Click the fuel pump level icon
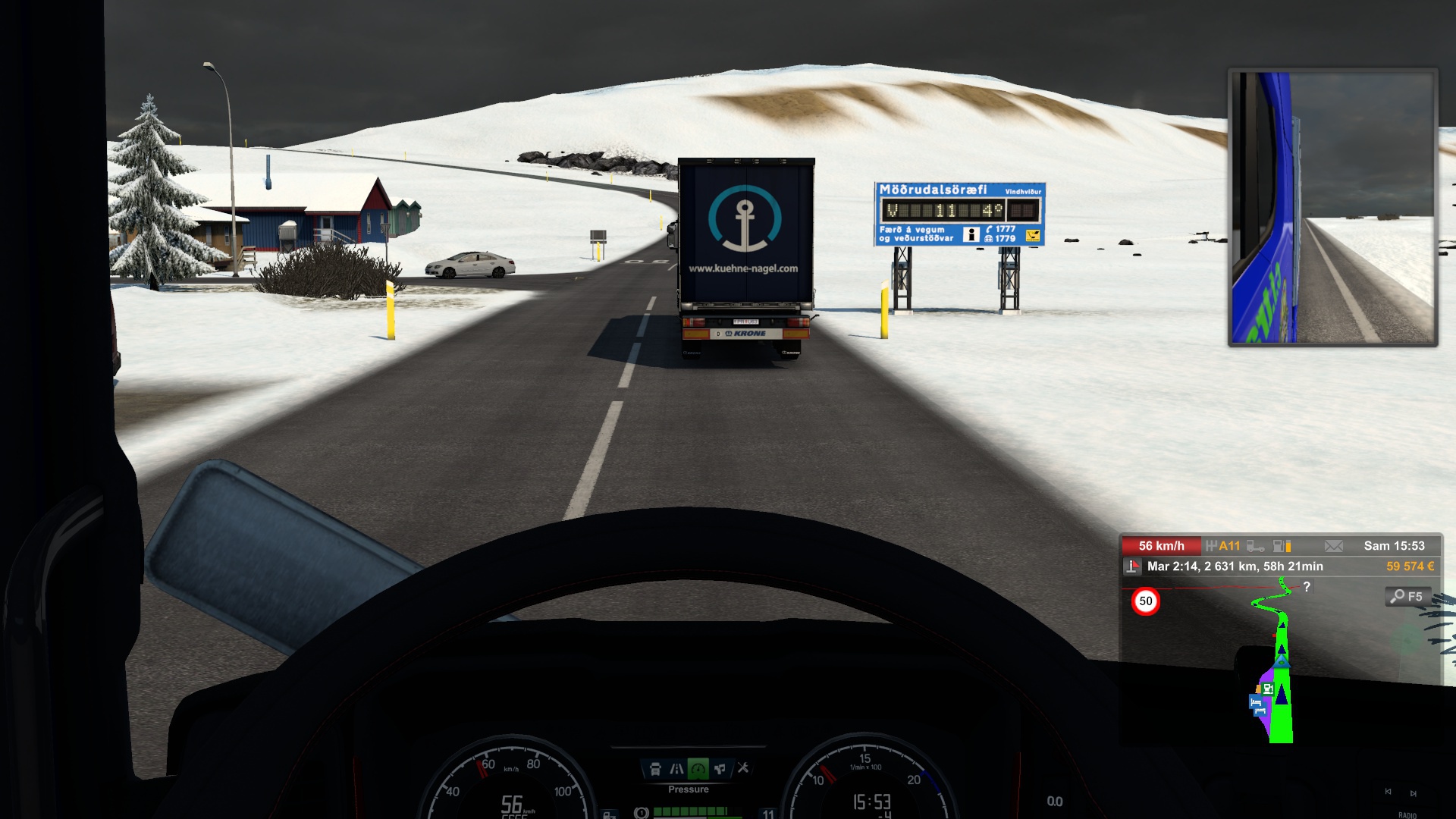Image resolution: width=1456 pixels, height=819 pixels. [1282, 546]
